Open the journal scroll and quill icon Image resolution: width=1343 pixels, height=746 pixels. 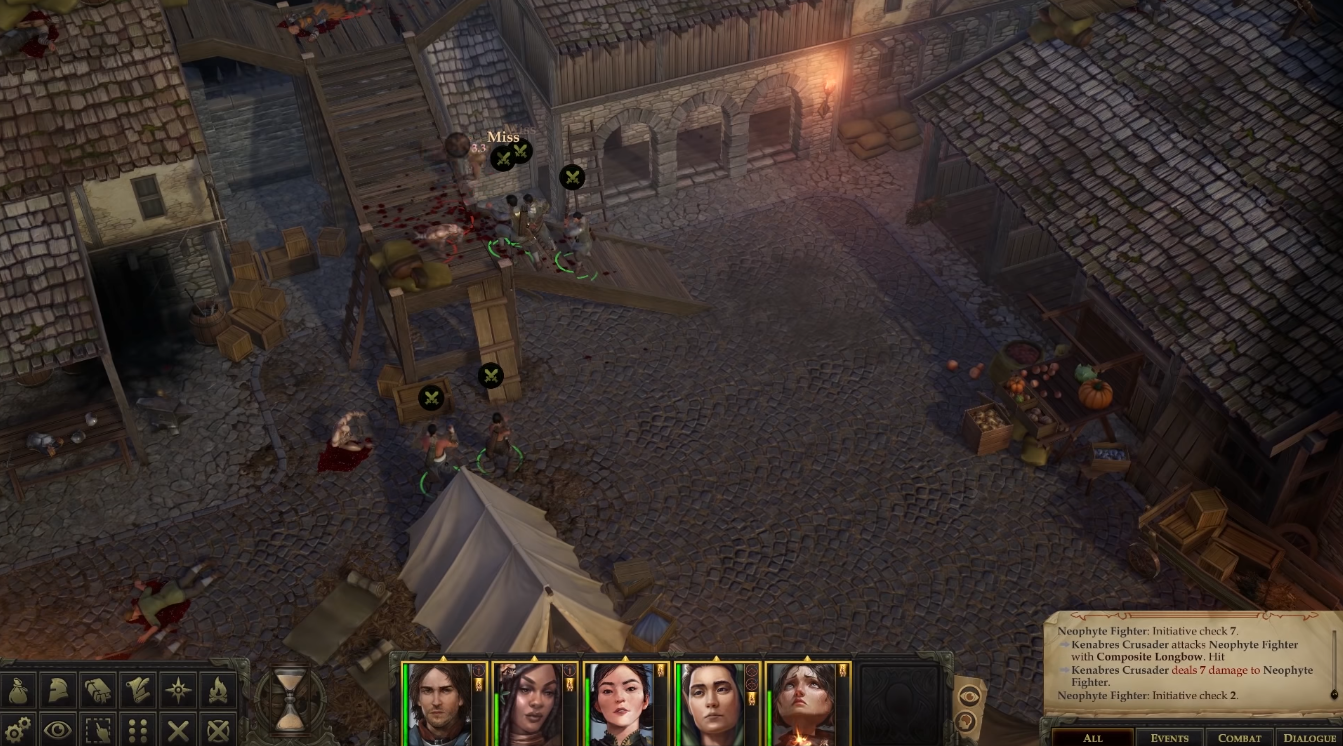tap(137, 690)
